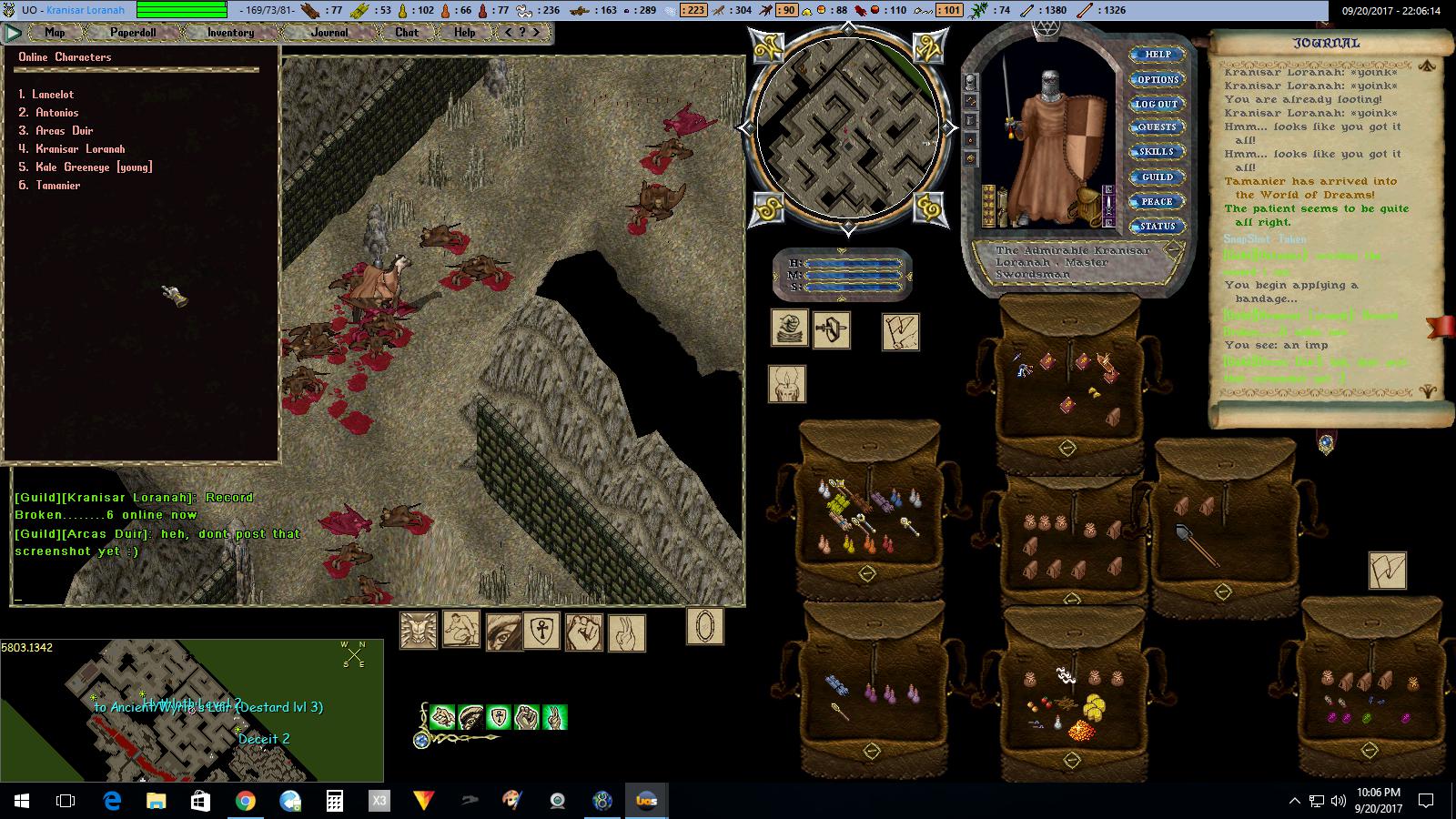Select Tamanier in Online Characters list
This screenshot has height=819, width=1456.
point(57,186)
